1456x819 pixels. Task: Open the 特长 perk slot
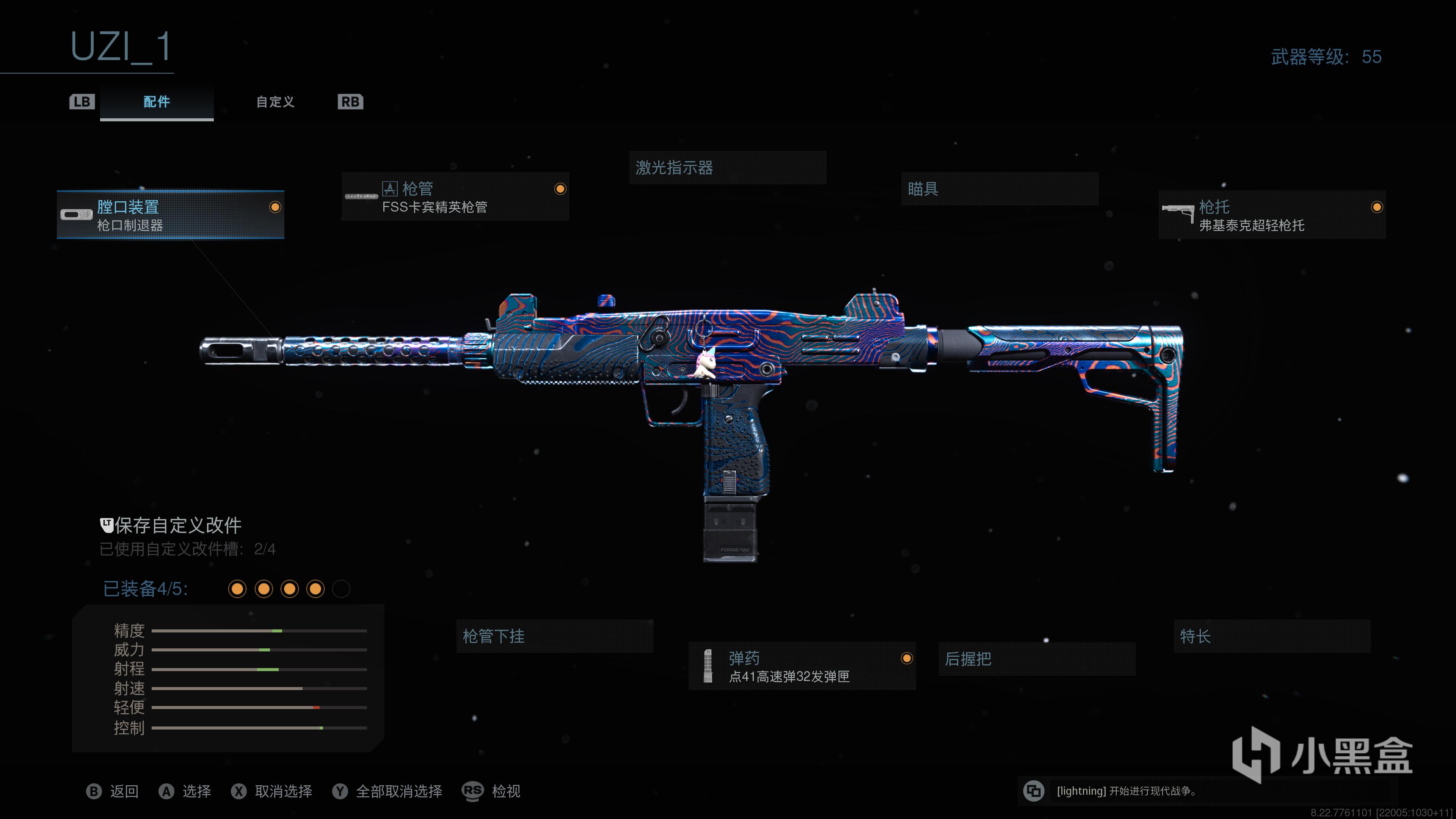[x=1272, y=637]
